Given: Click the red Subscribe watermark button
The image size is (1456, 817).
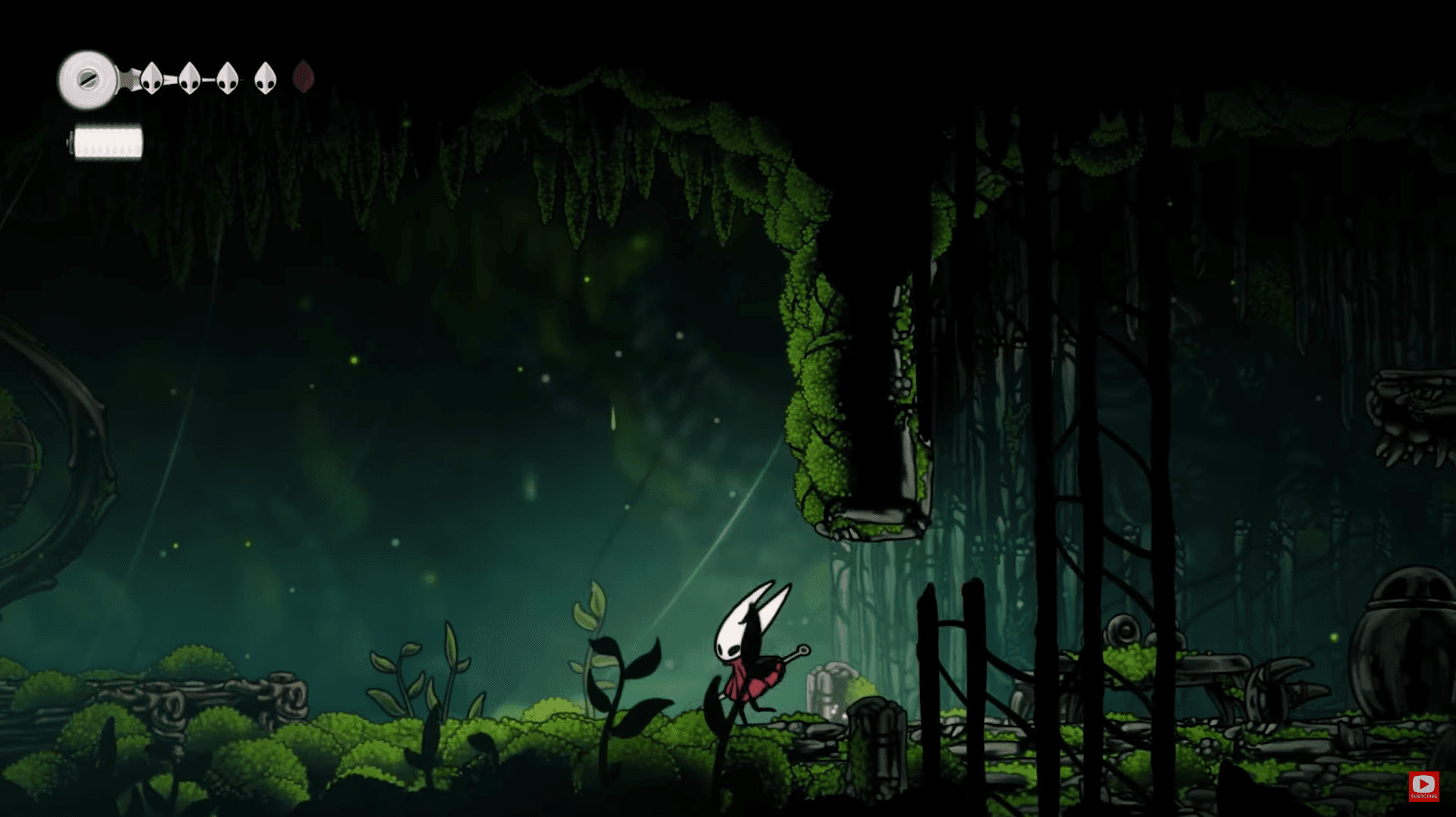Looking at the screenshot, I should (x=1423, y=786).
